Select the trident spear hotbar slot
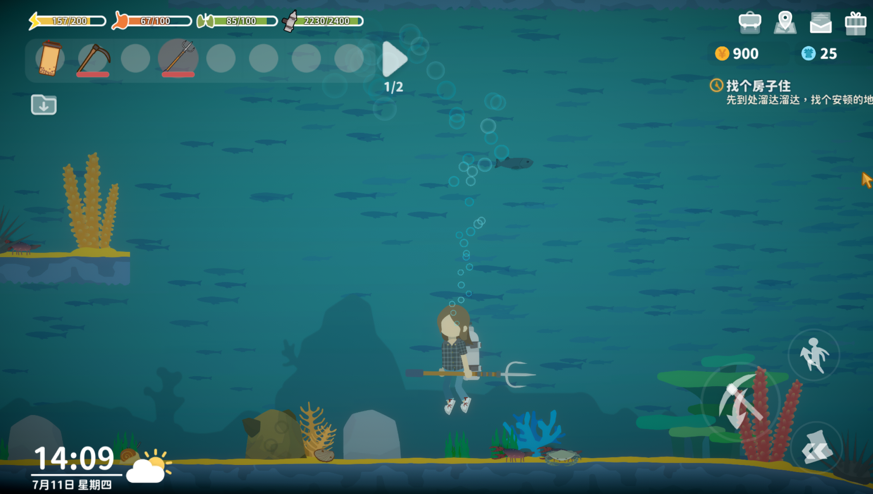873x494 pixels. (178, 58)
